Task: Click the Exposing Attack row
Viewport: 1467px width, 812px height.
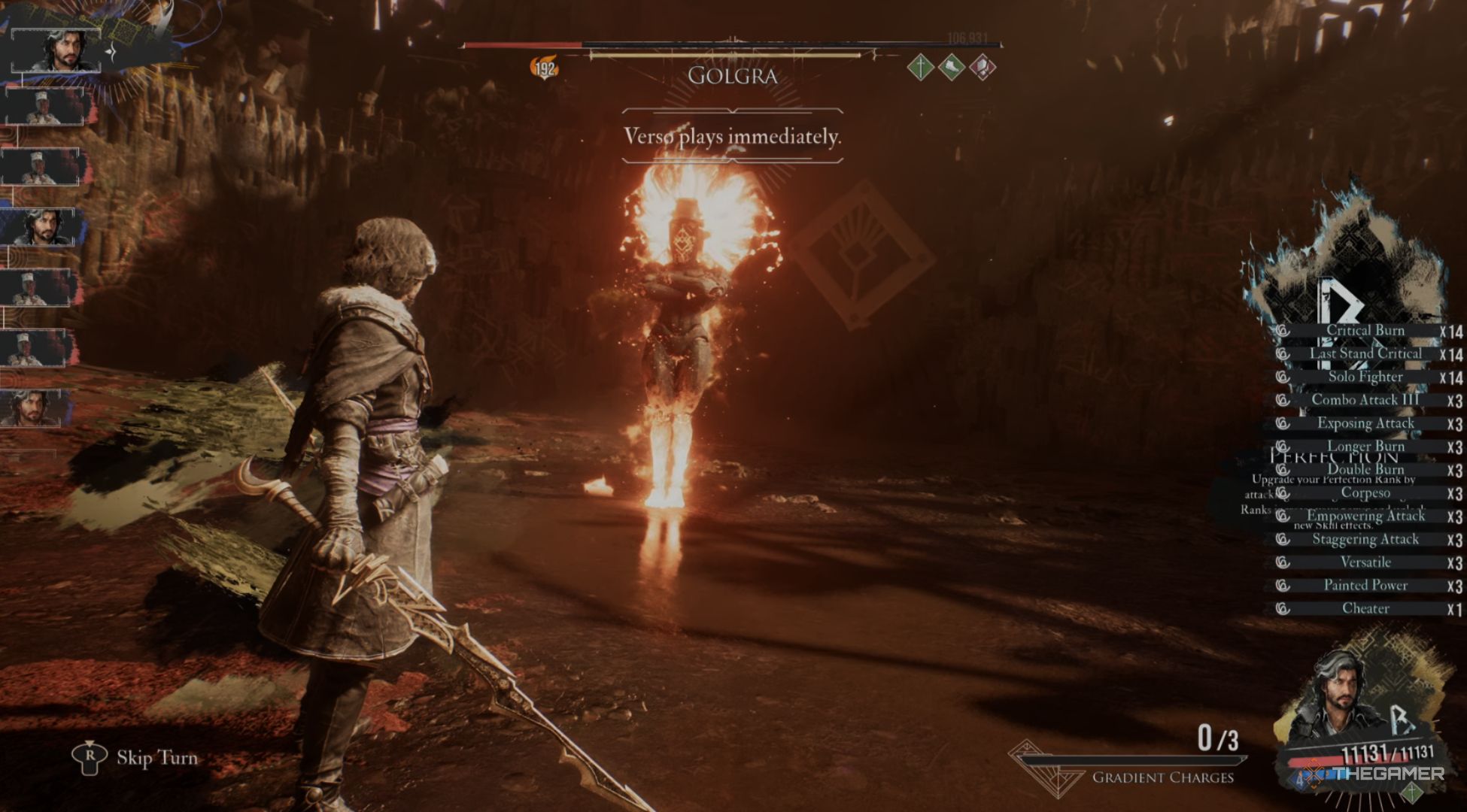Action: point(1365,423)
